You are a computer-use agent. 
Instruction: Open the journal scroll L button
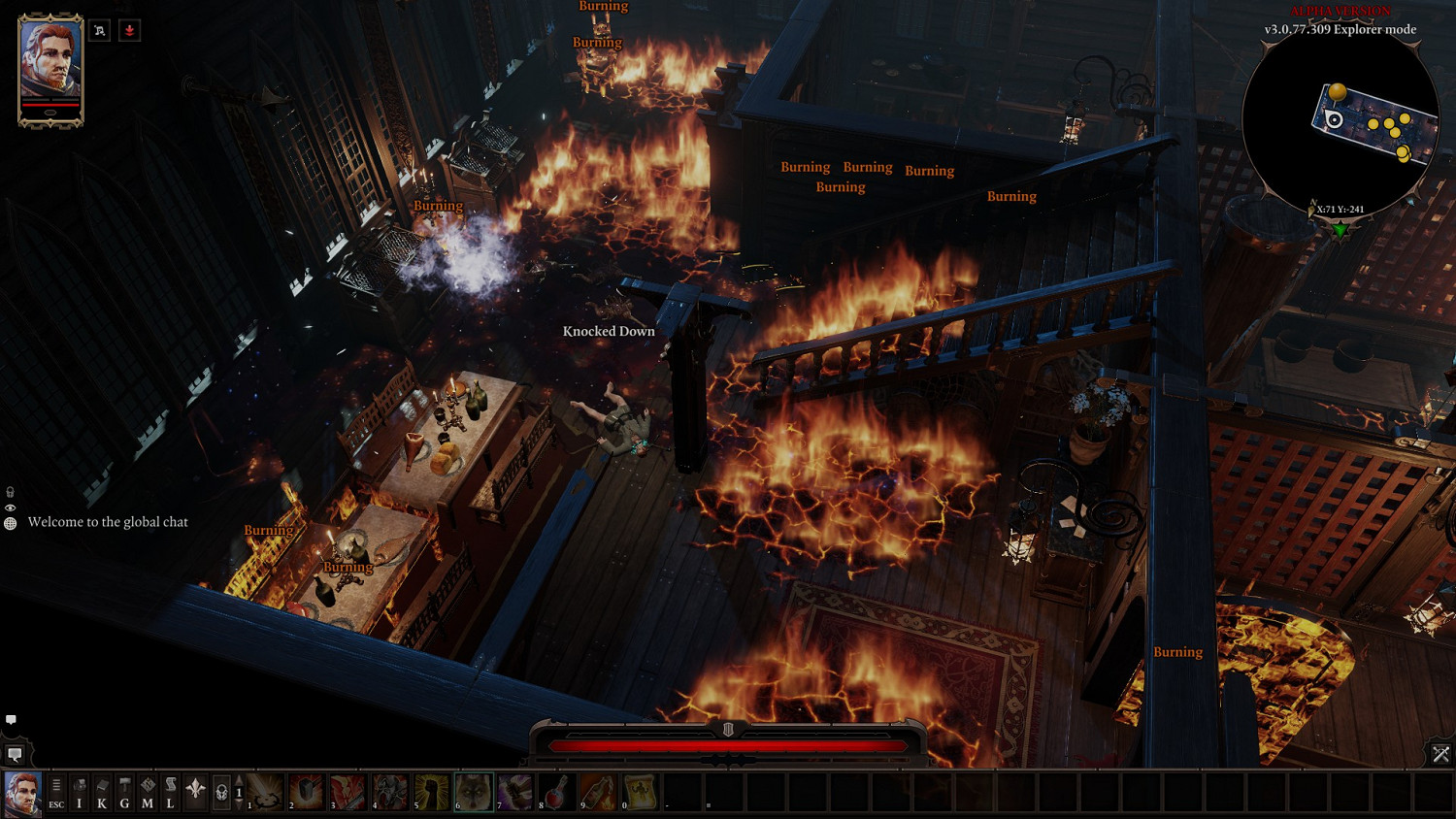pos(171,791)
